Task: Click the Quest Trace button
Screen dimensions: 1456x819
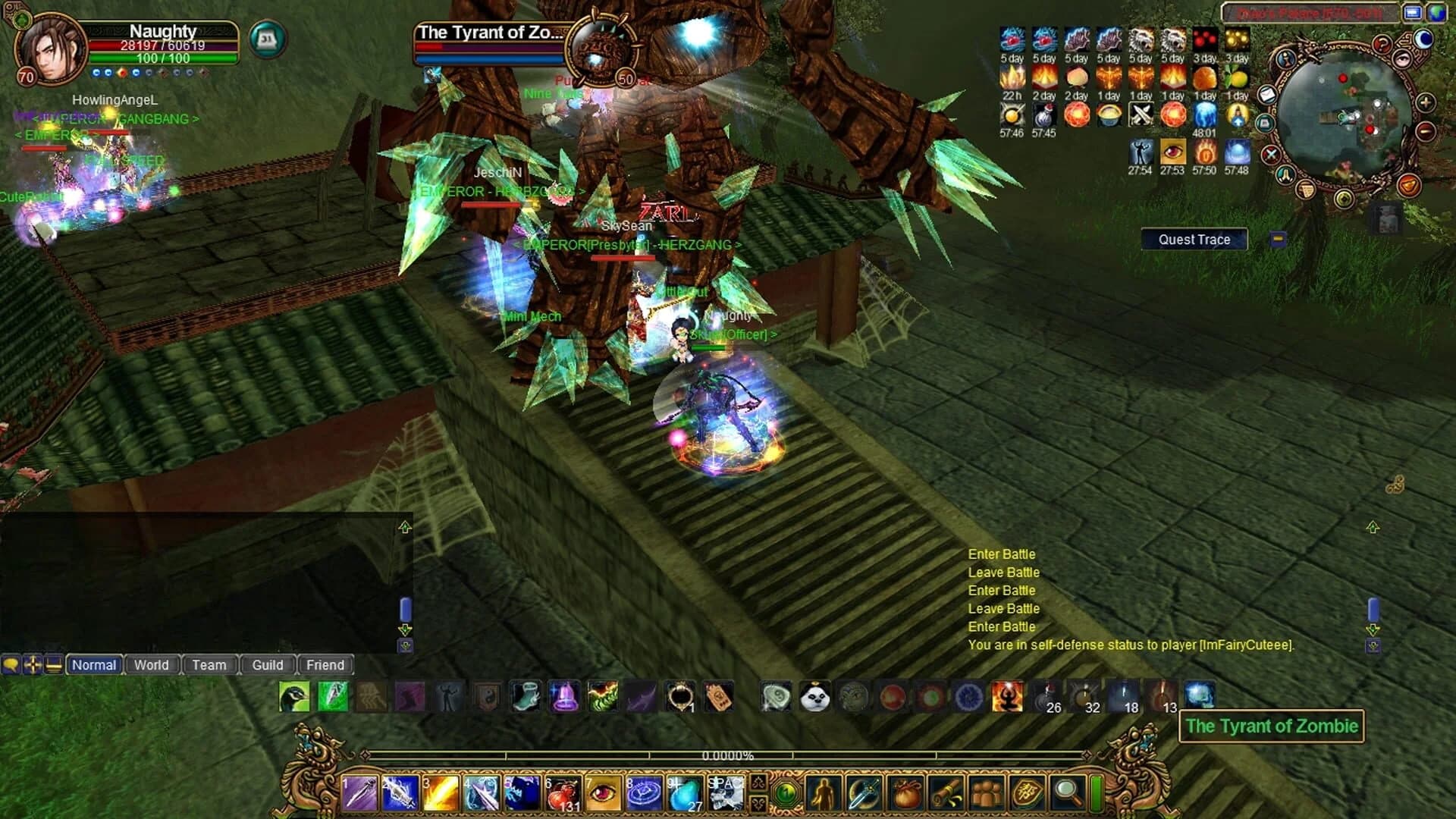Action: coord(1194,239)
